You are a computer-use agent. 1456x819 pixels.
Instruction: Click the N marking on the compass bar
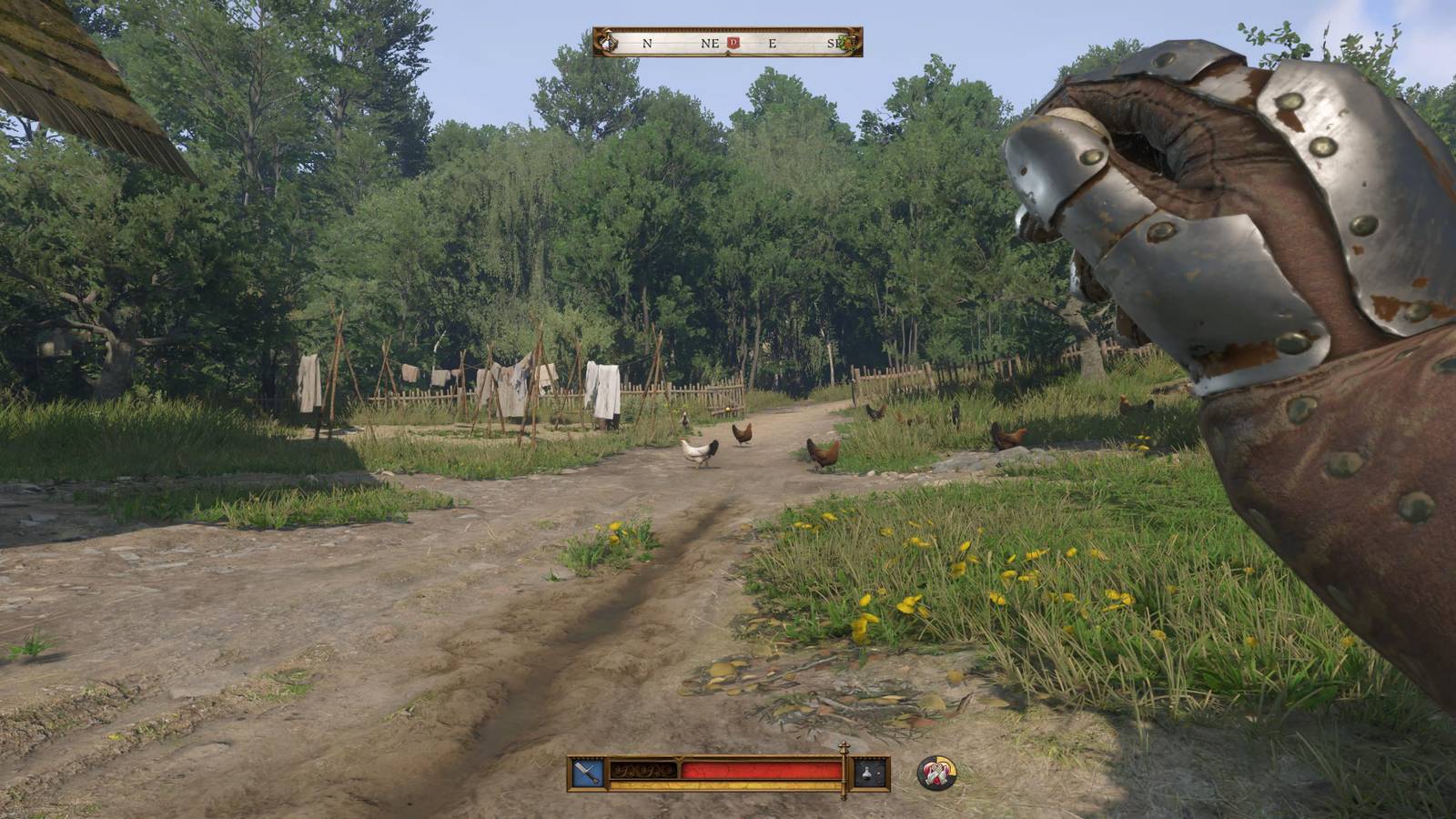pos(646,43)
